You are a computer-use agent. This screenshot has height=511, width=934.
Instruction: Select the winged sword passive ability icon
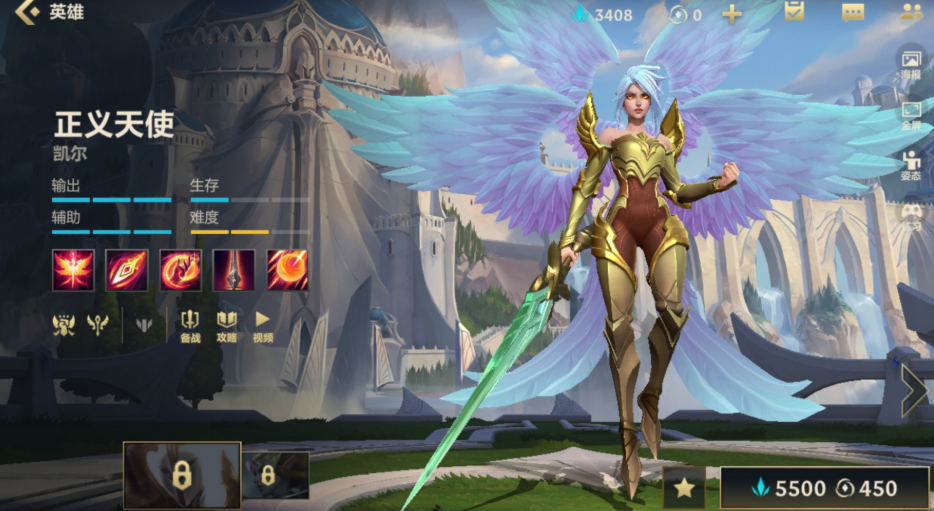click(x=73, y=270)
